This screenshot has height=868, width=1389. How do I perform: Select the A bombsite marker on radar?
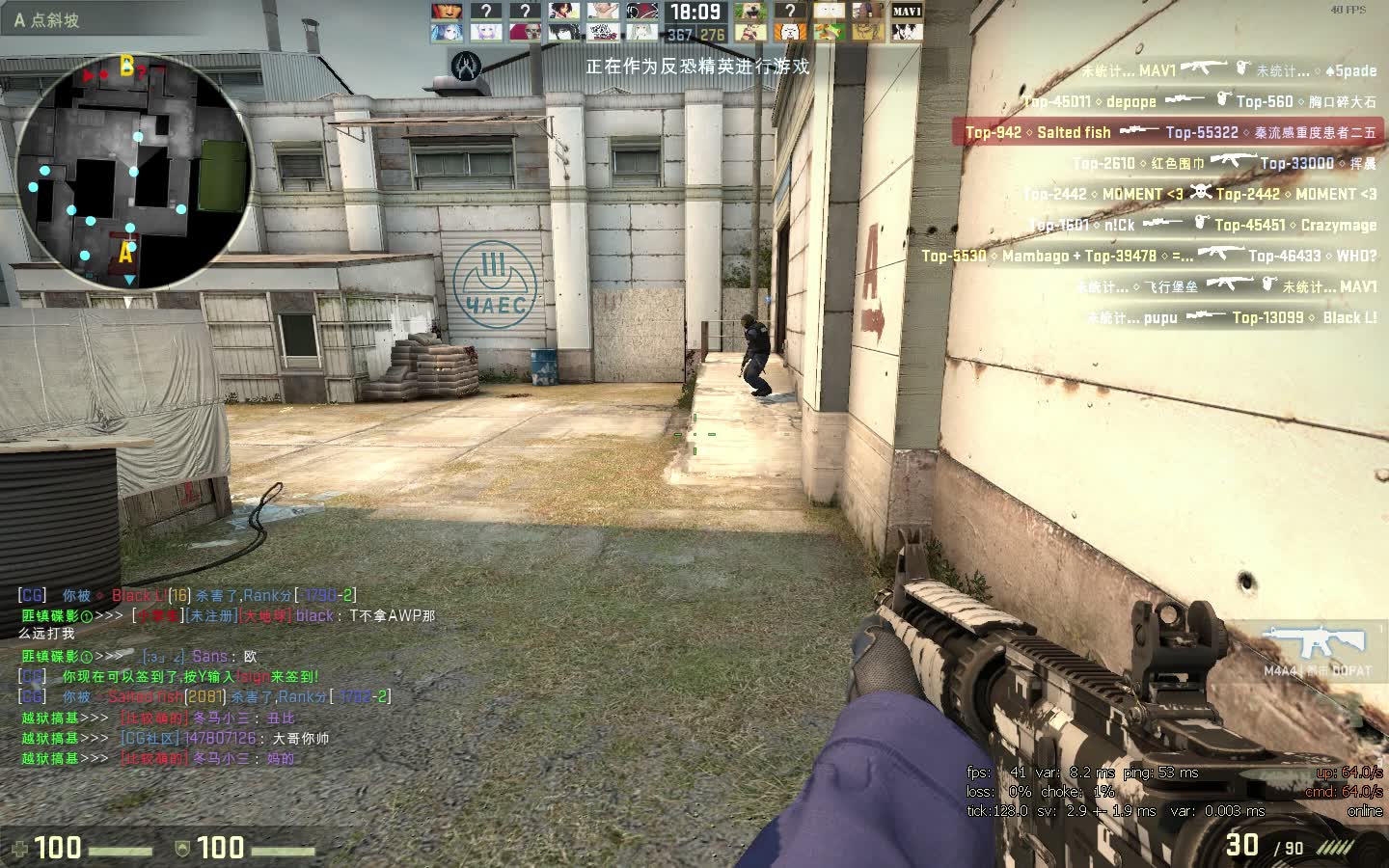click(x=125, y=254)
